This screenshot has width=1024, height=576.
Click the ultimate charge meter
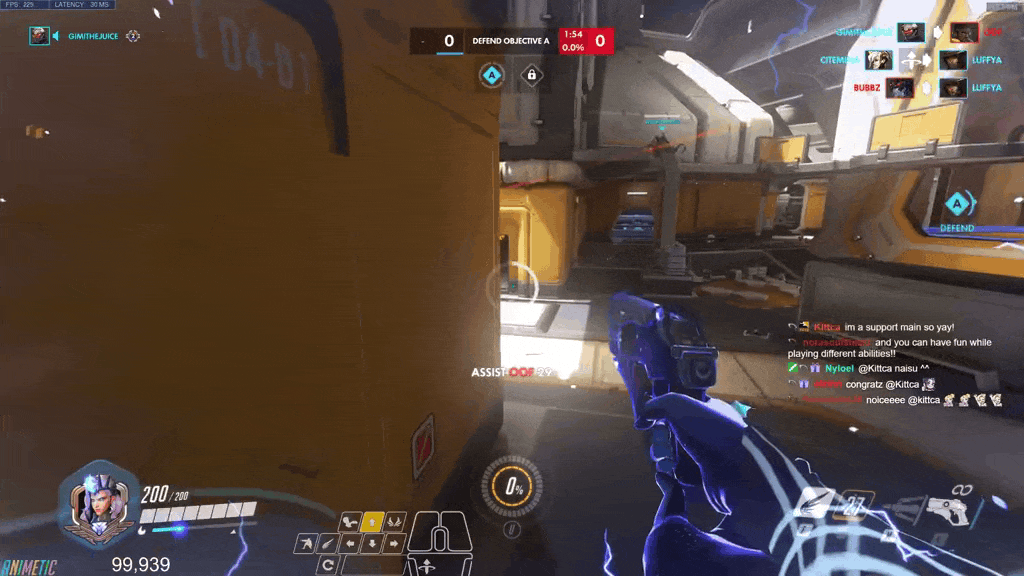pyautogui.click(x=514, y=487)
